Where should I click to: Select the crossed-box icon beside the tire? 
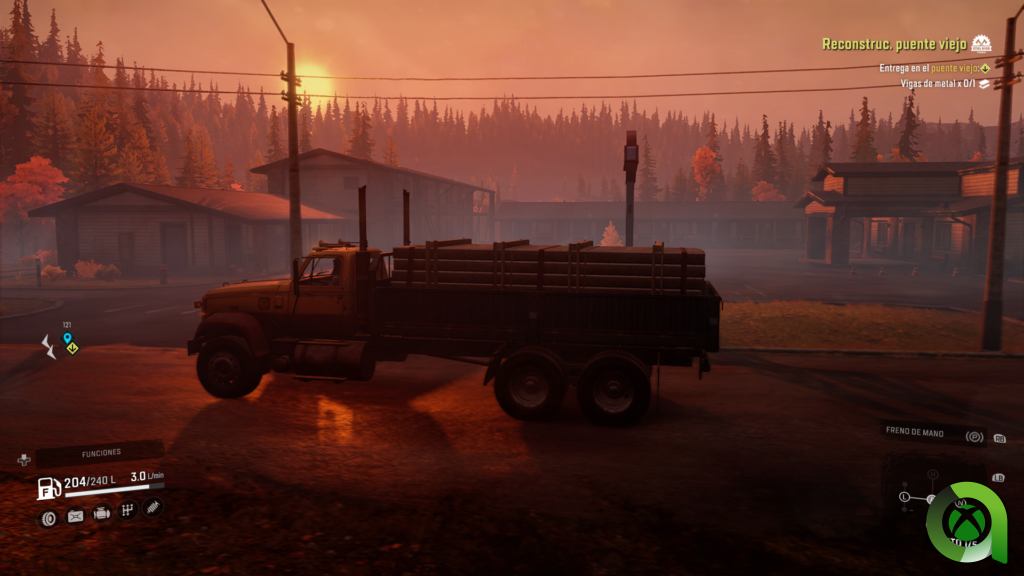point(75,516)
